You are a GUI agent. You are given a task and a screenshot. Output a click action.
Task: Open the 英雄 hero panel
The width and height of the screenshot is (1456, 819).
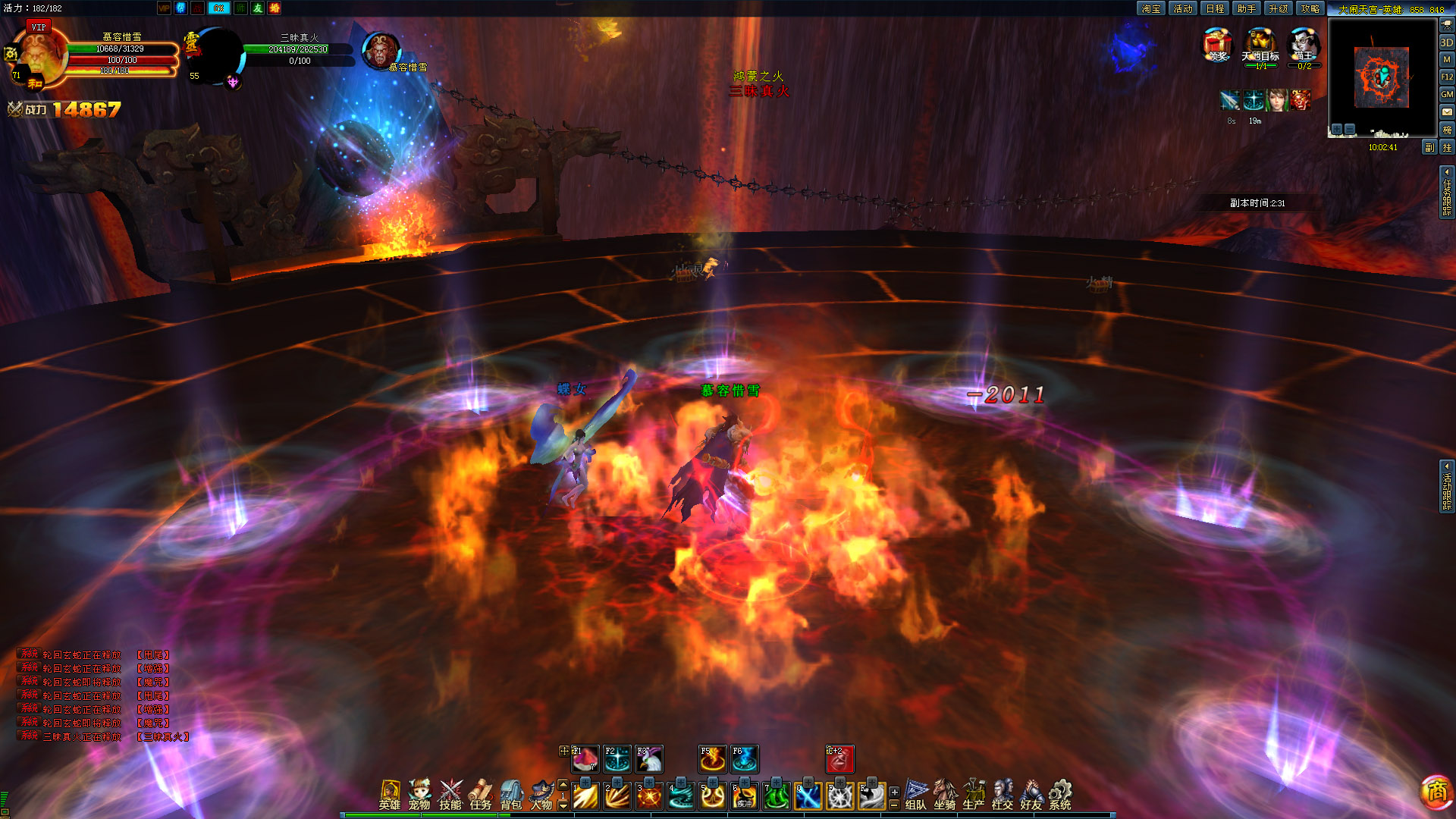pos(390,794)
